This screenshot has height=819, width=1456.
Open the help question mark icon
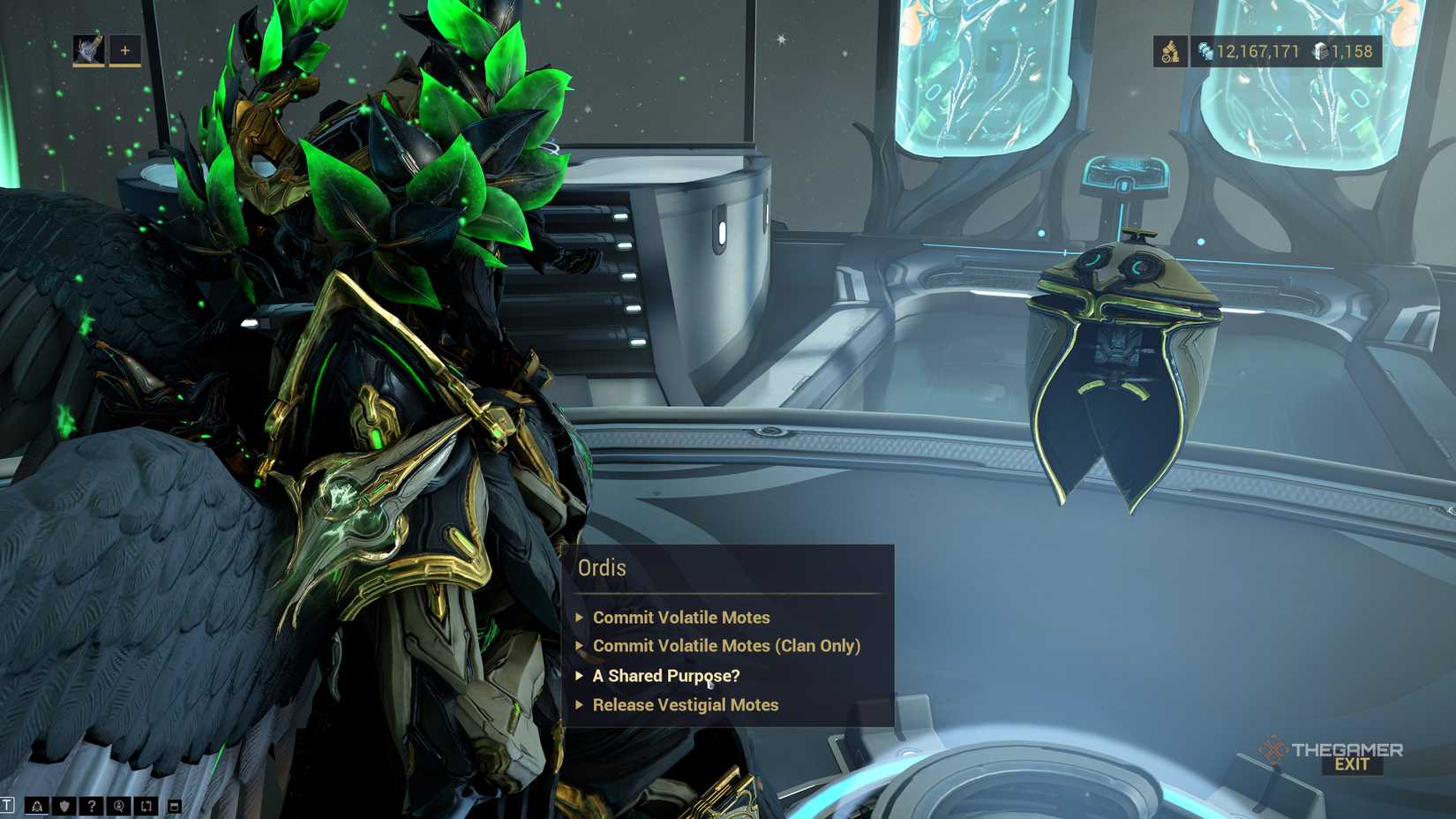coord(90,805)
